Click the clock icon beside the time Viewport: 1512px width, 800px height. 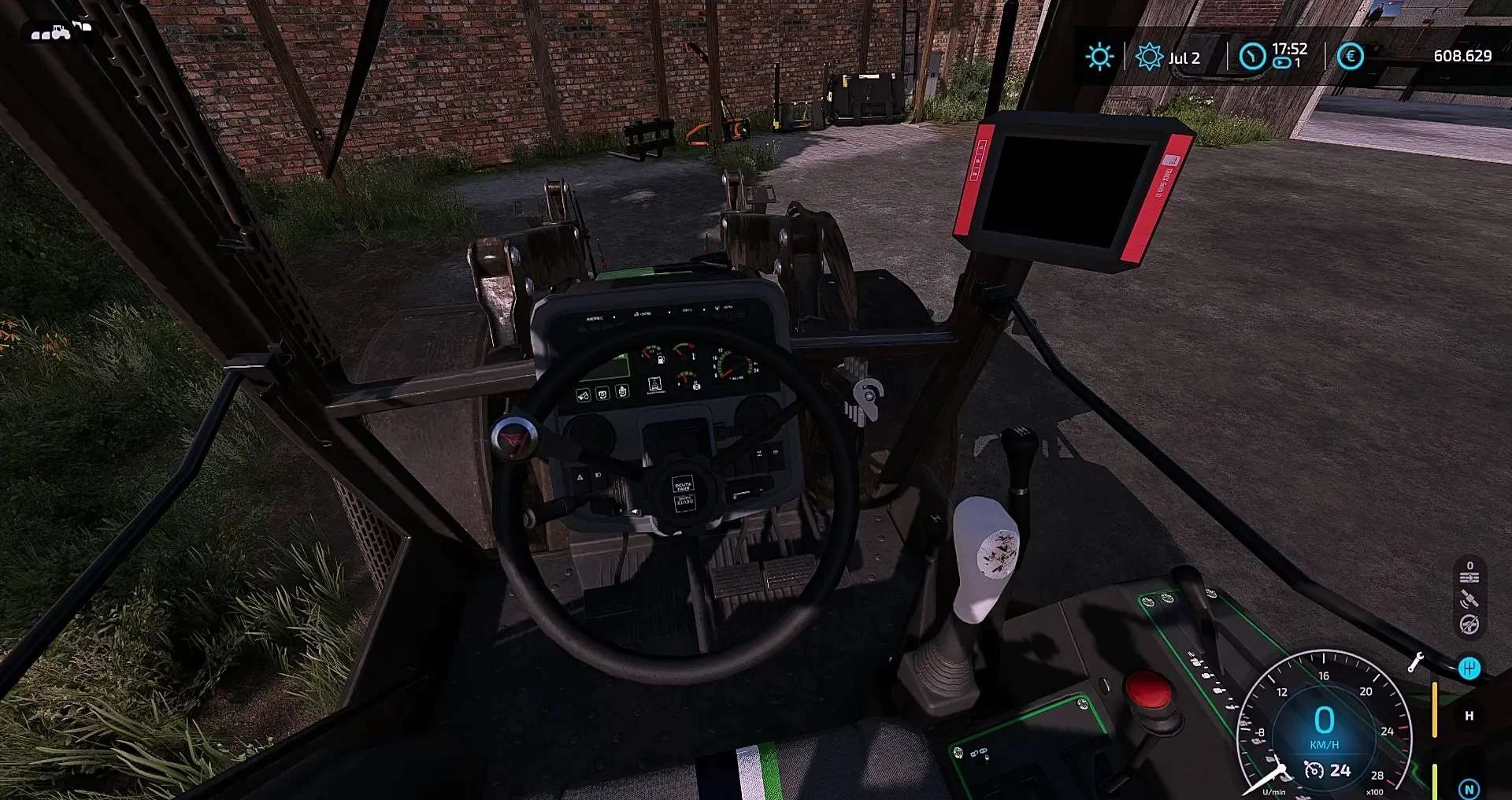1252,57
